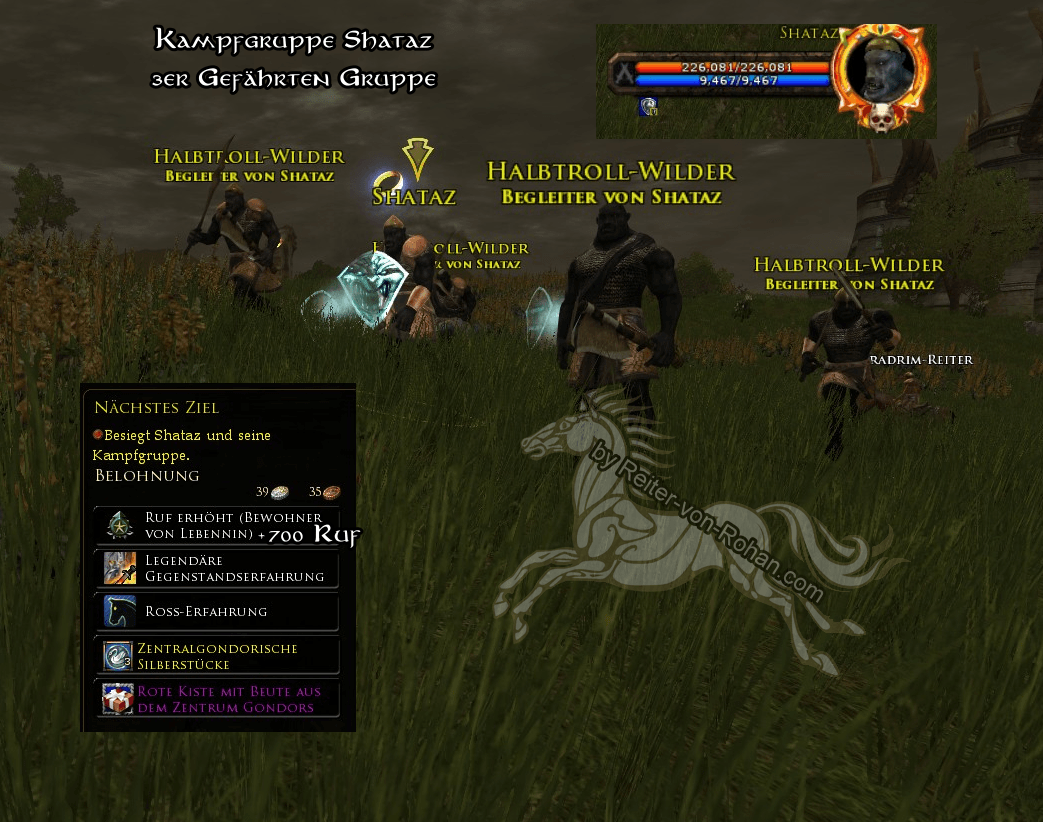Click the Ross-Erfahrung reward entry
This screenshot has width=1043, height=822.
tap(216, 611)
